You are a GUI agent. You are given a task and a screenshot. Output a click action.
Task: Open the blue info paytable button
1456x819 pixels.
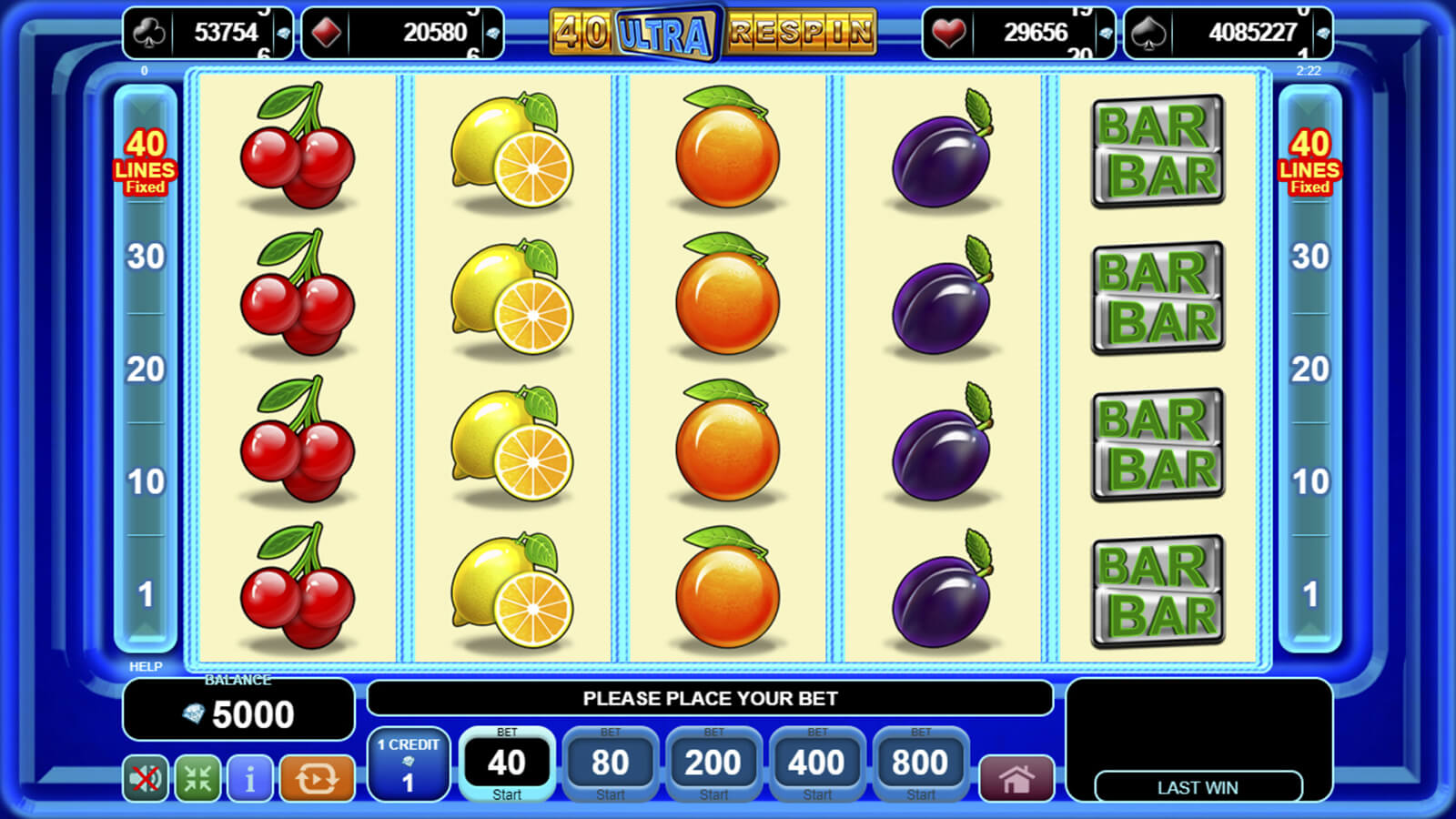[x=249, y=779]
